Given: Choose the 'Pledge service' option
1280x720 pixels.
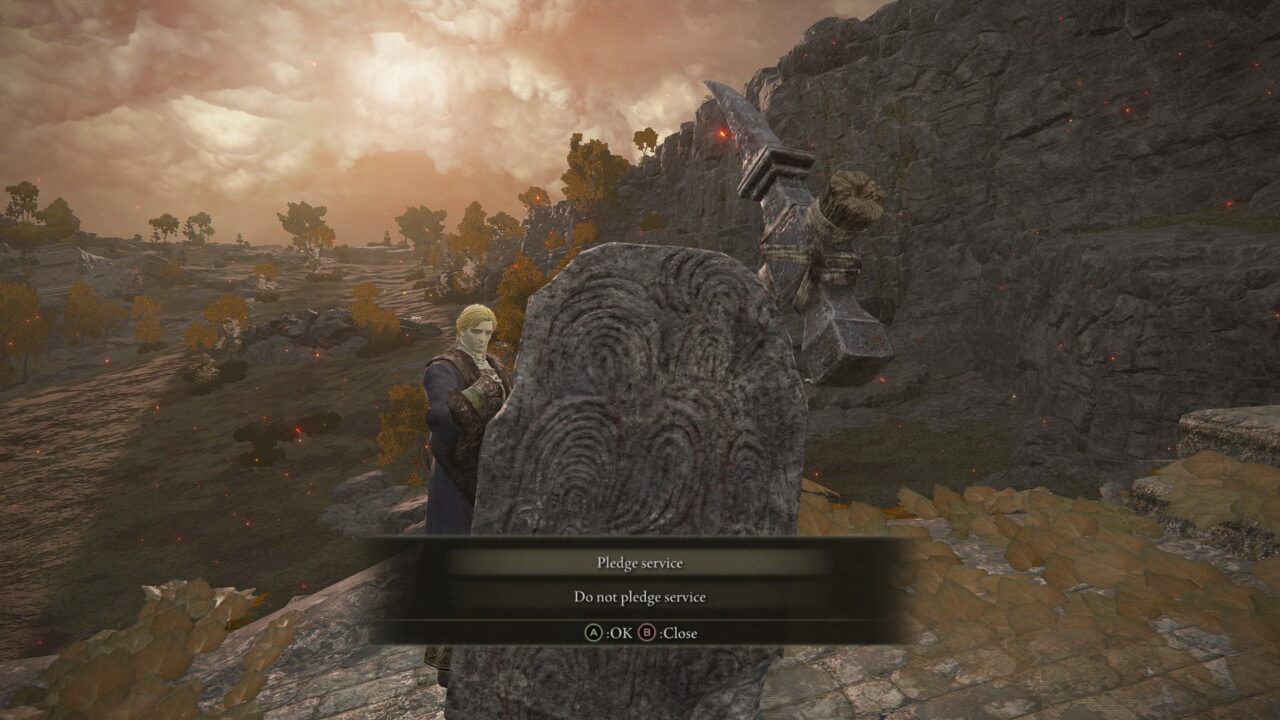Looking at the screenshot, I should pyautogui.click(x=639, y=563).
